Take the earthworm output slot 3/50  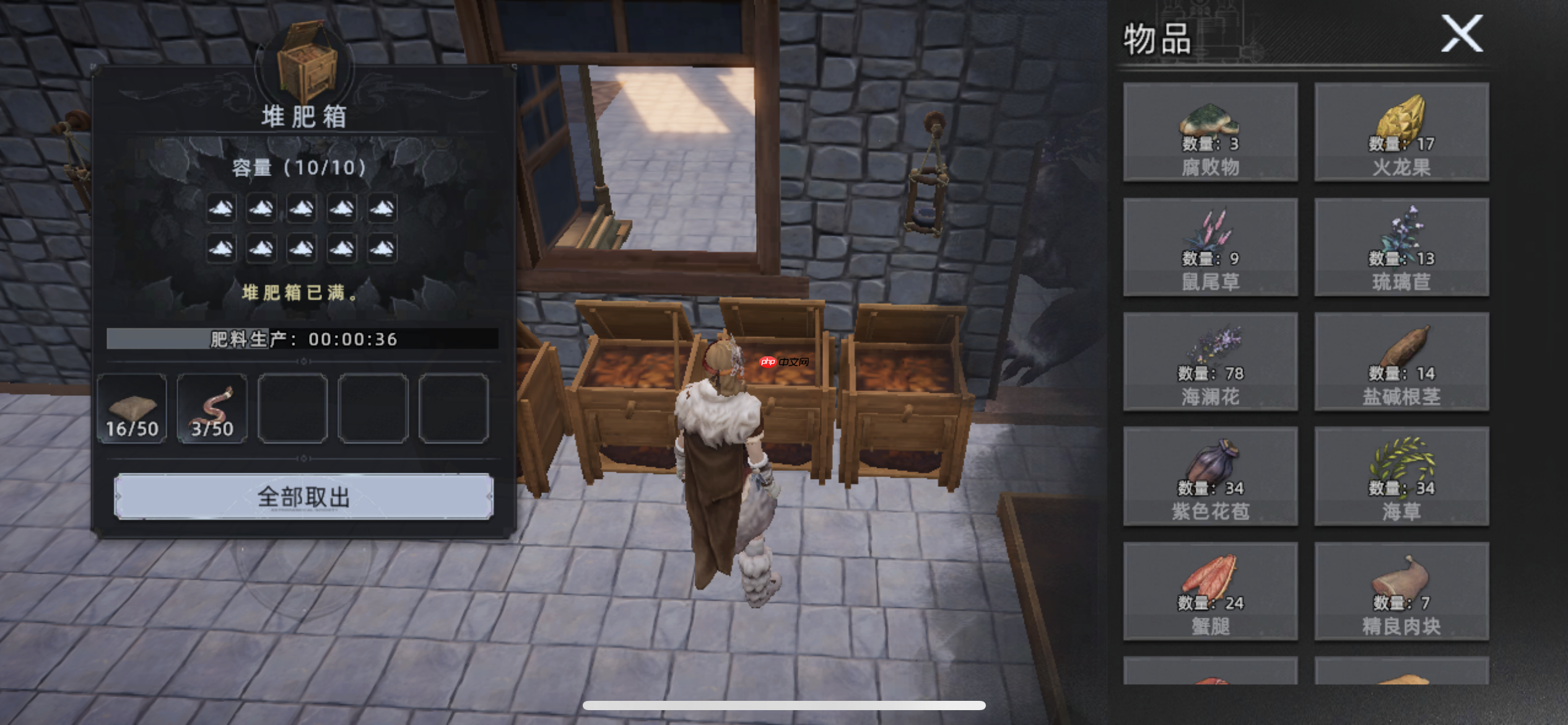point(212,408)
